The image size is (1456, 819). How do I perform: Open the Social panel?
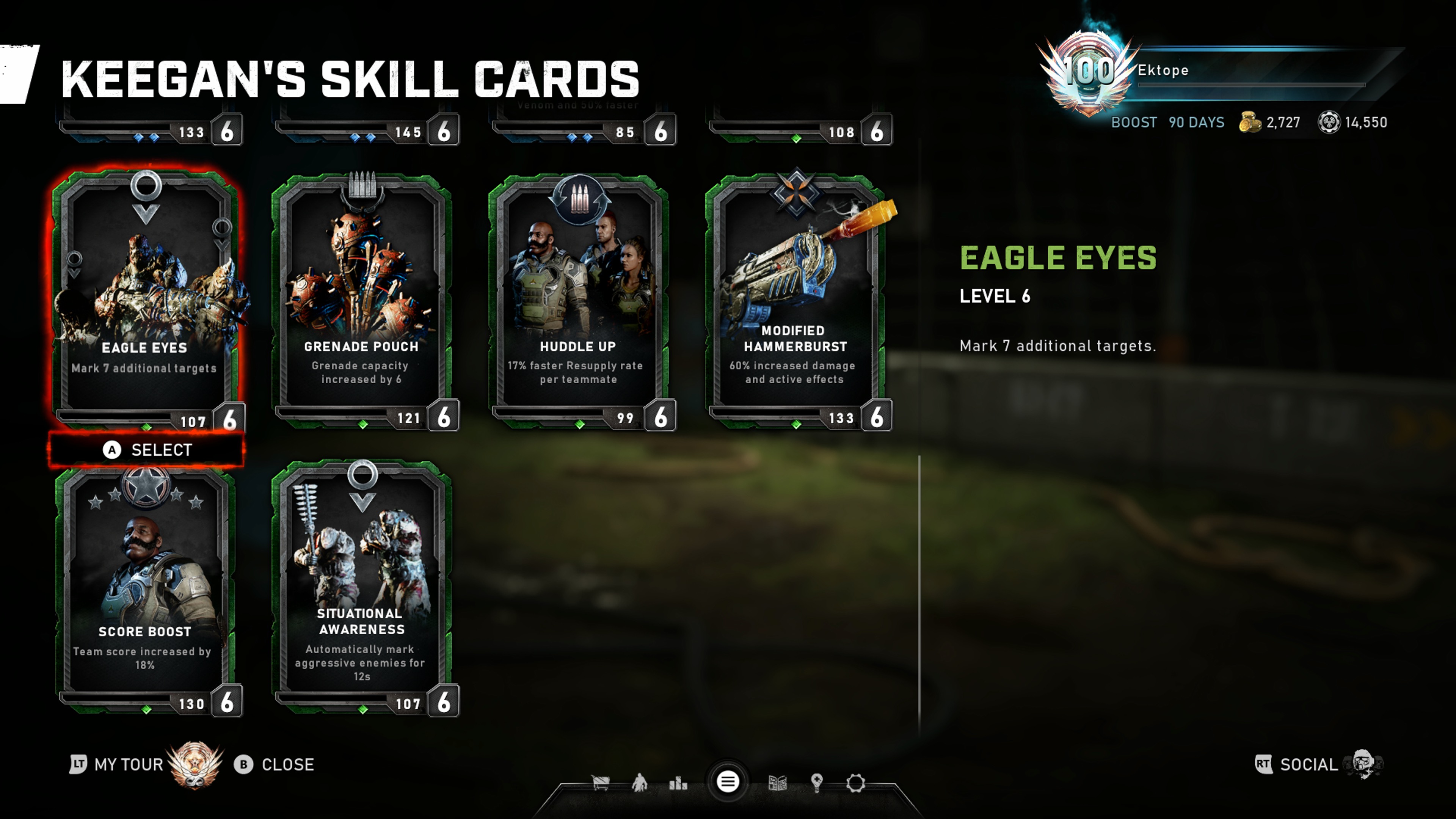click(1308, 765)
